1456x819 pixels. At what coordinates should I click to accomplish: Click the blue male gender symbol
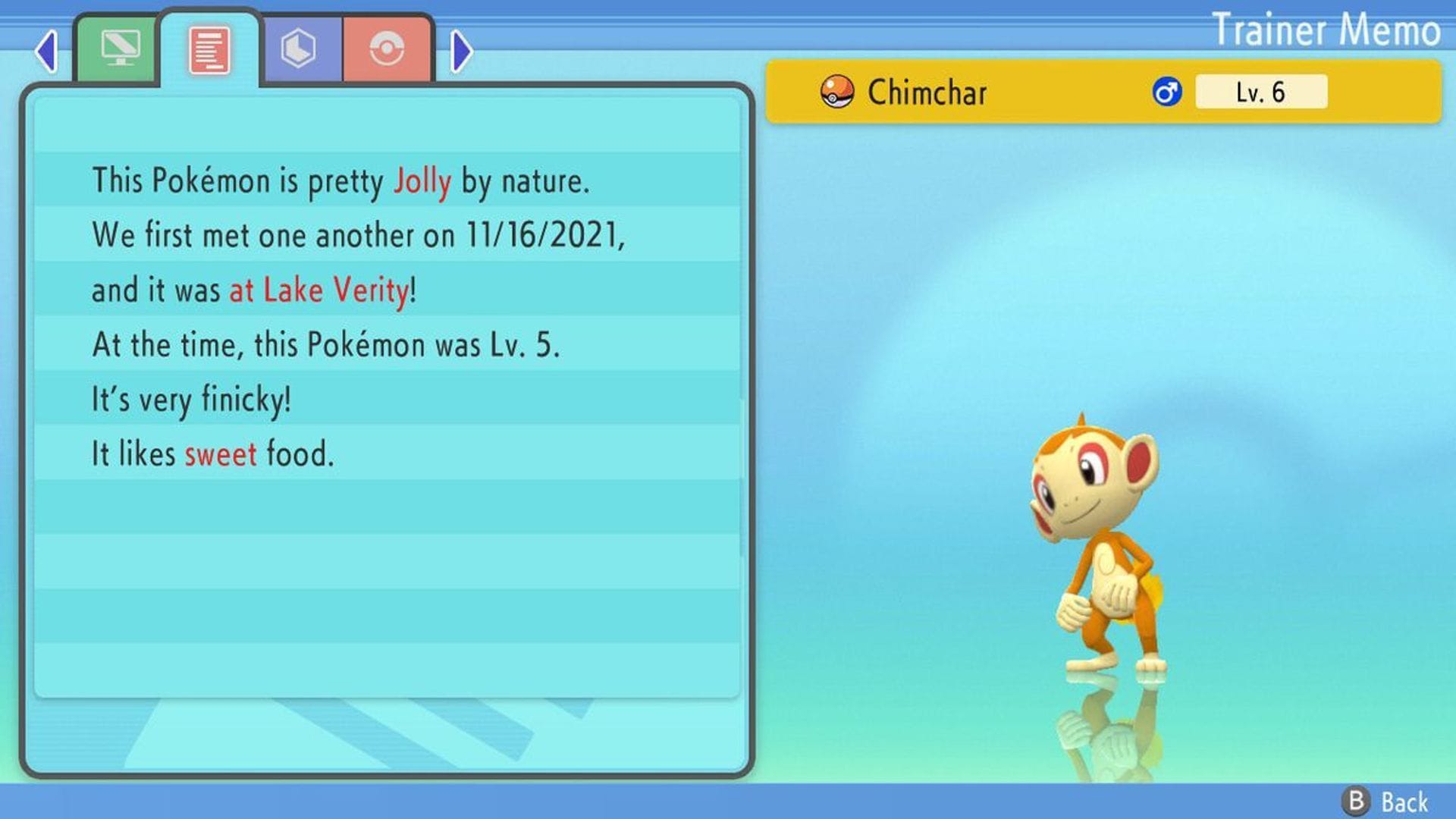(1167, 92)
